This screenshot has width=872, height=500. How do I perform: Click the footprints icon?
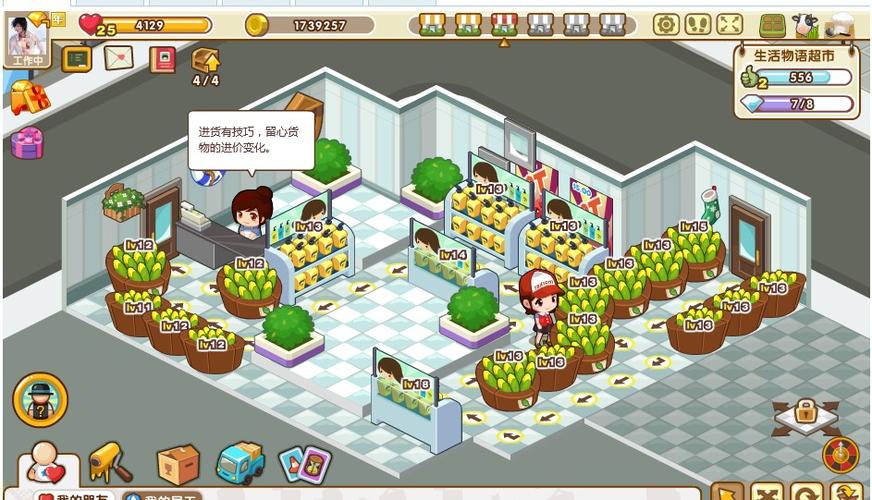698,24
